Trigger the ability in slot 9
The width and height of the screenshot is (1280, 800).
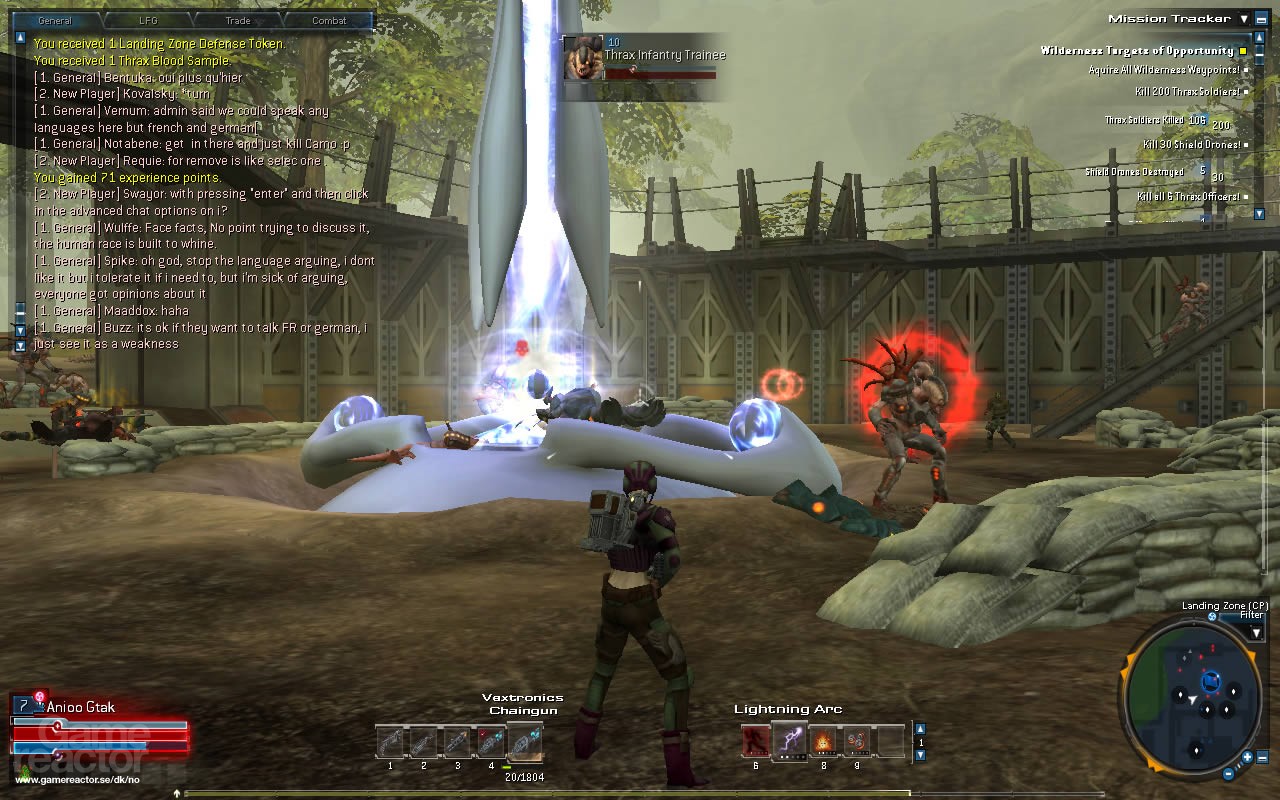(x=857, y=742)
